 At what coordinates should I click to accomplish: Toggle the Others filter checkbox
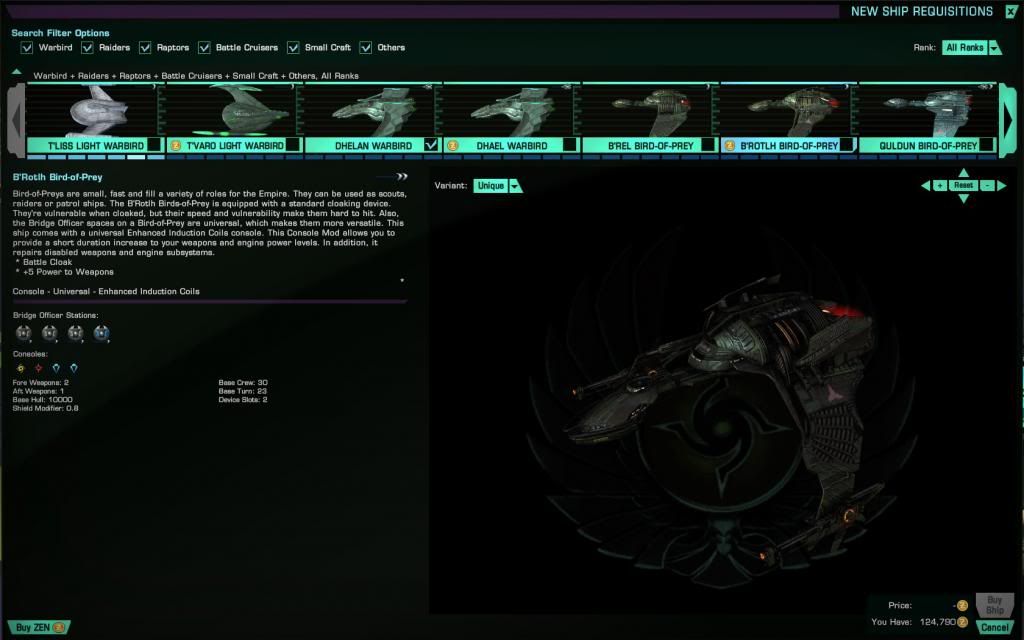click(366, 47)
